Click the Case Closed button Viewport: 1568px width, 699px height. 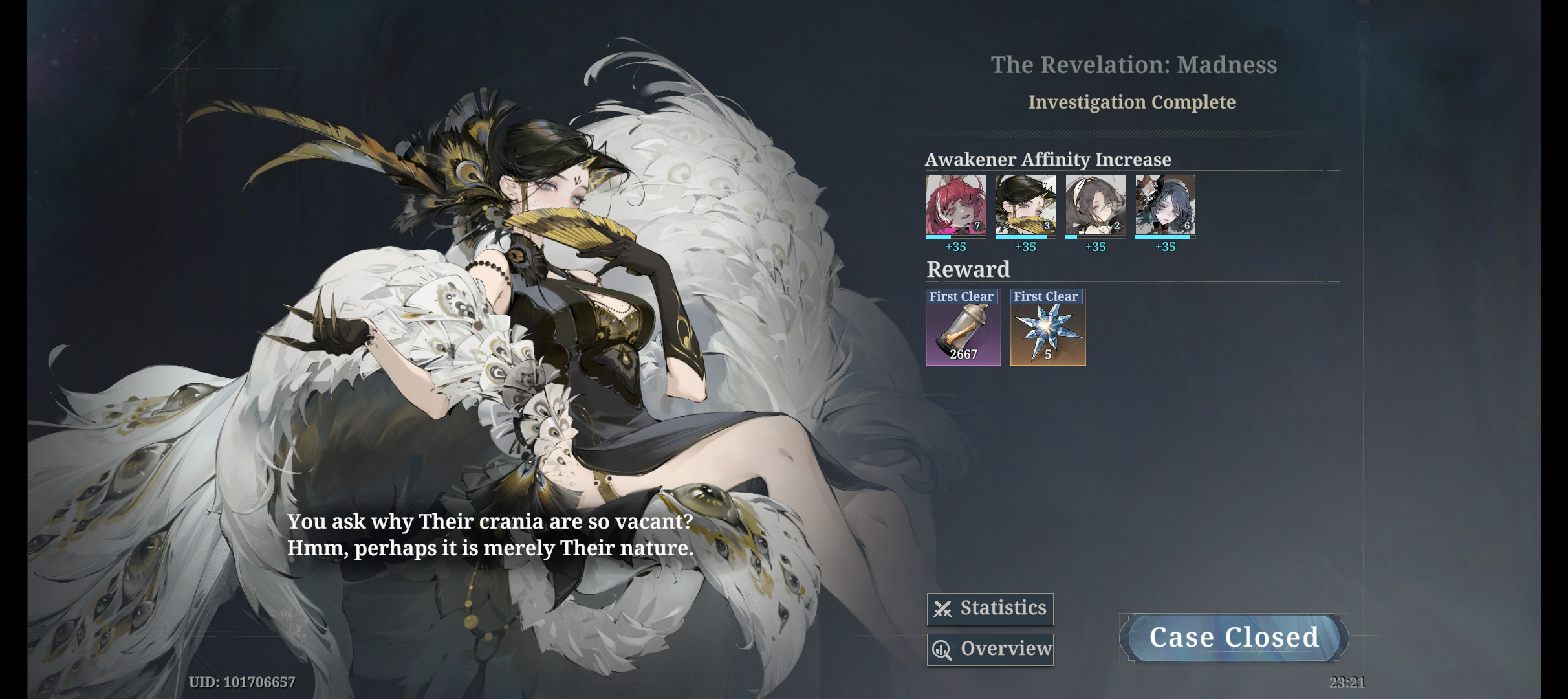[x=1234, y=638]
